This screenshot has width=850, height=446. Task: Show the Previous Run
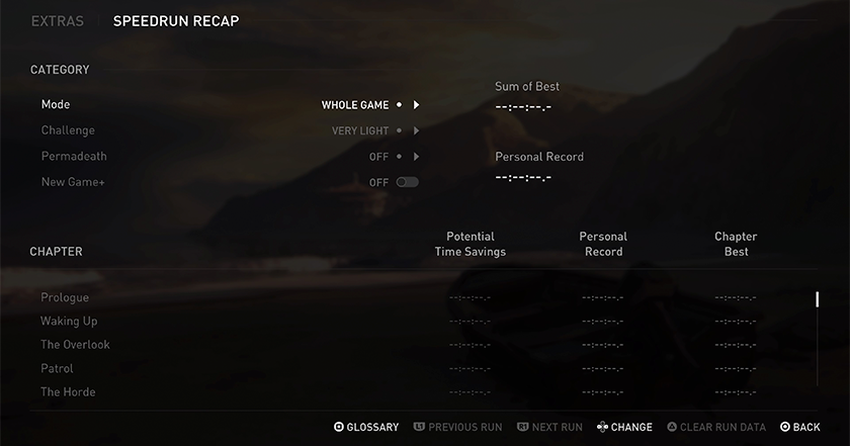point(458,427)
